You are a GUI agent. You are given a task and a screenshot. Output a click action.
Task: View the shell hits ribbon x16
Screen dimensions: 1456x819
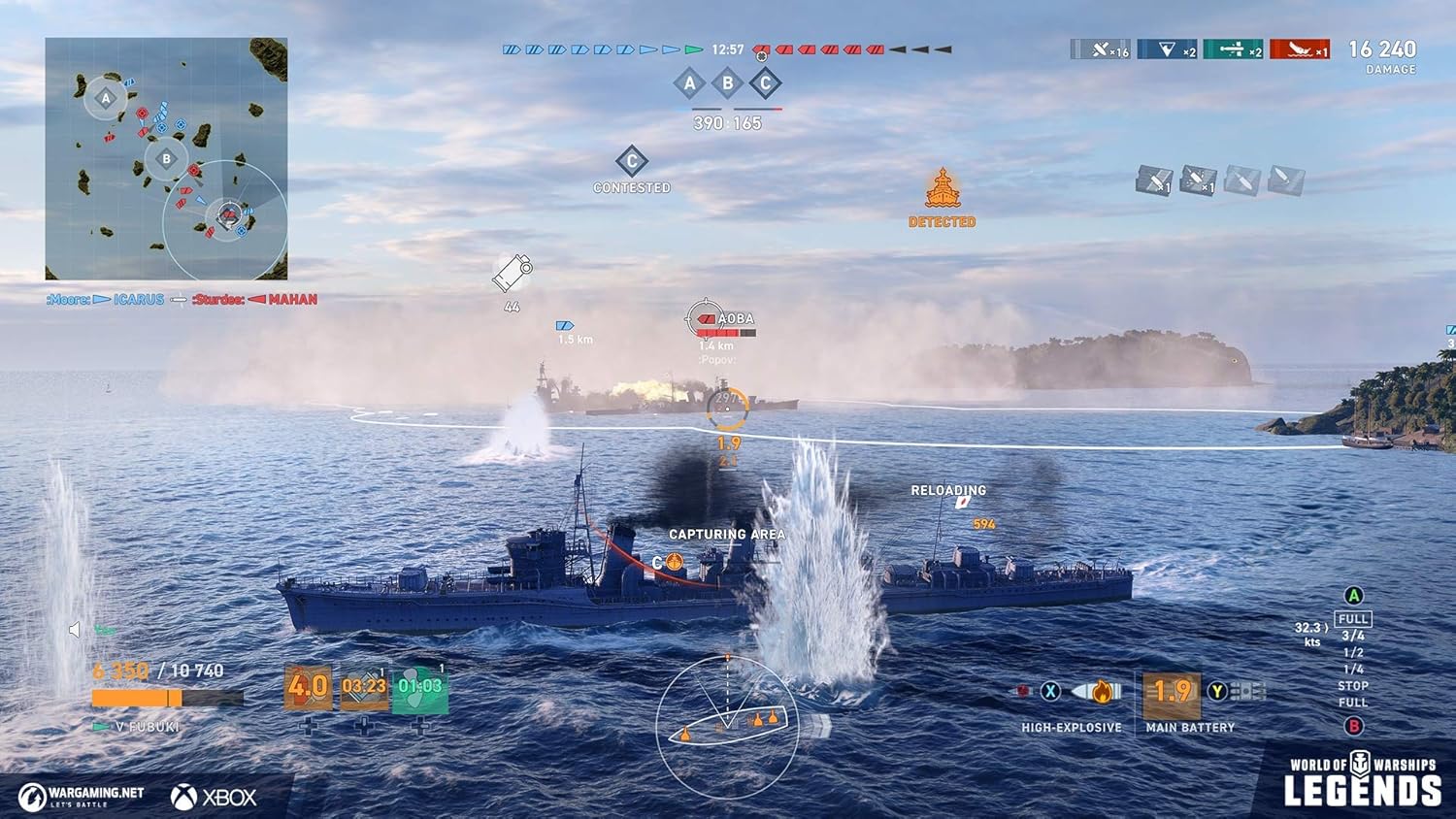(1101, 49)
